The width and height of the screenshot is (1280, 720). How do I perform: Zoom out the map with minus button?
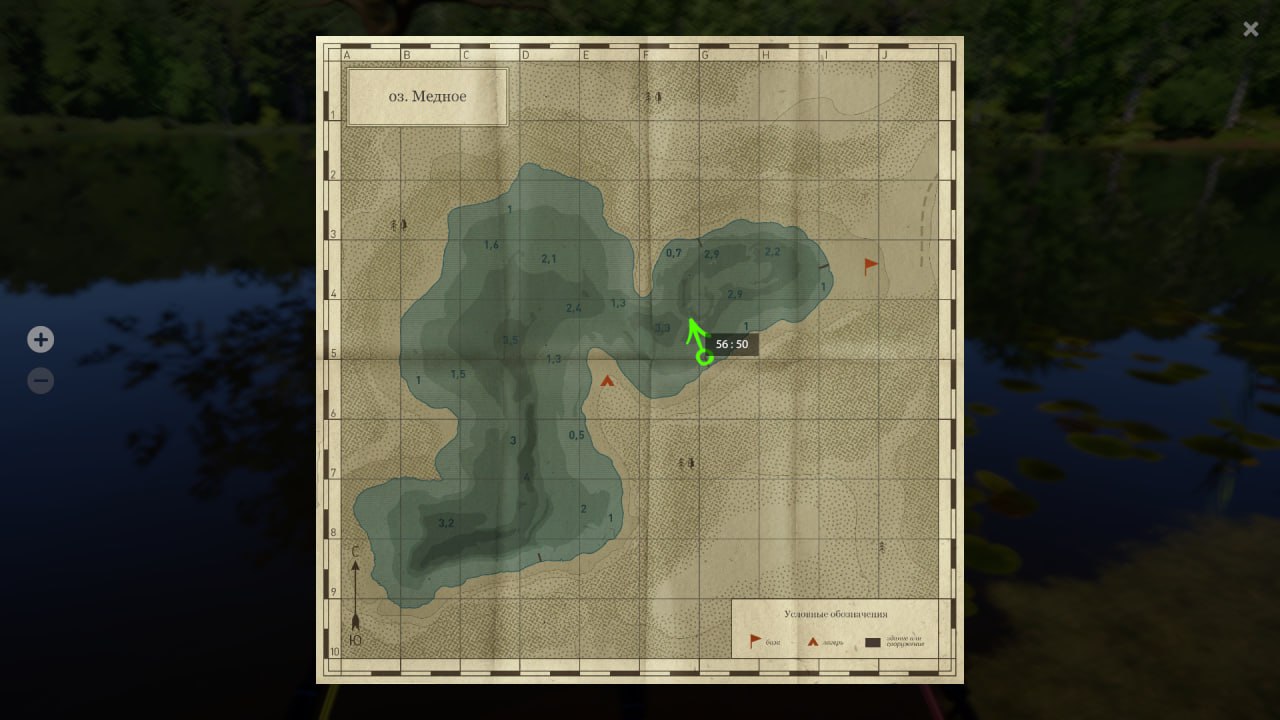point(40,381)
